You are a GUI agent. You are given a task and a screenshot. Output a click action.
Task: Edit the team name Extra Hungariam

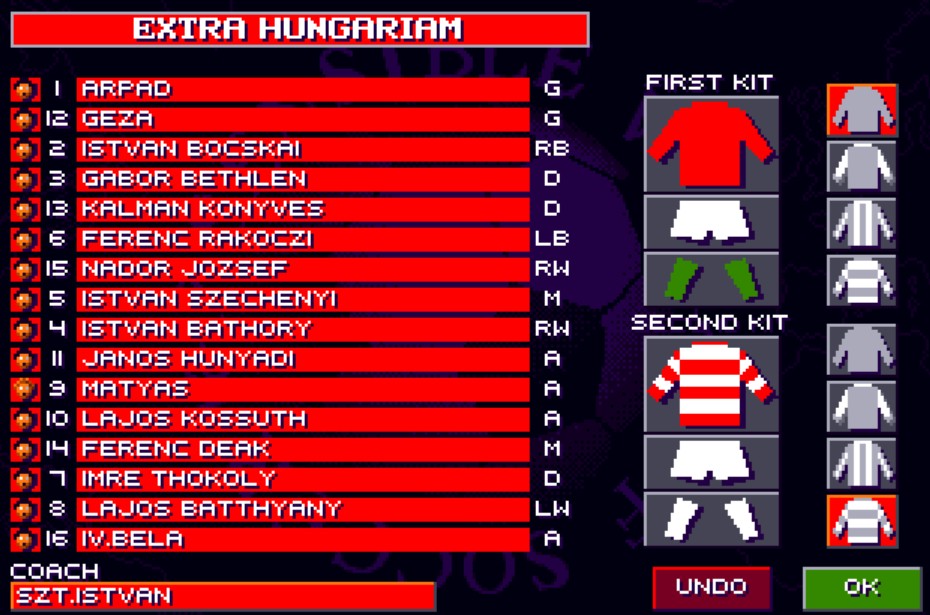[299, 29]
